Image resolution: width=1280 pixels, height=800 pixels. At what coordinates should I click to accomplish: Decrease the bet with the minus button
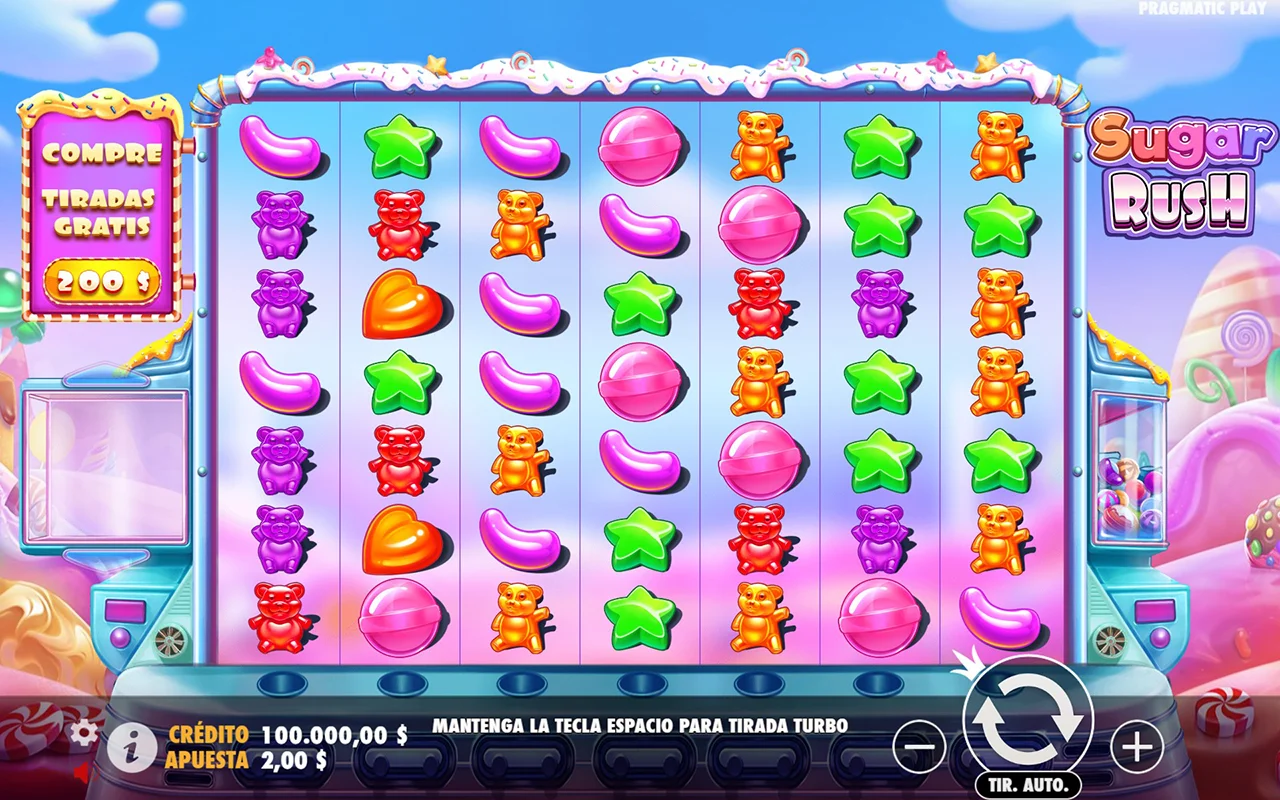click(918, 746)
